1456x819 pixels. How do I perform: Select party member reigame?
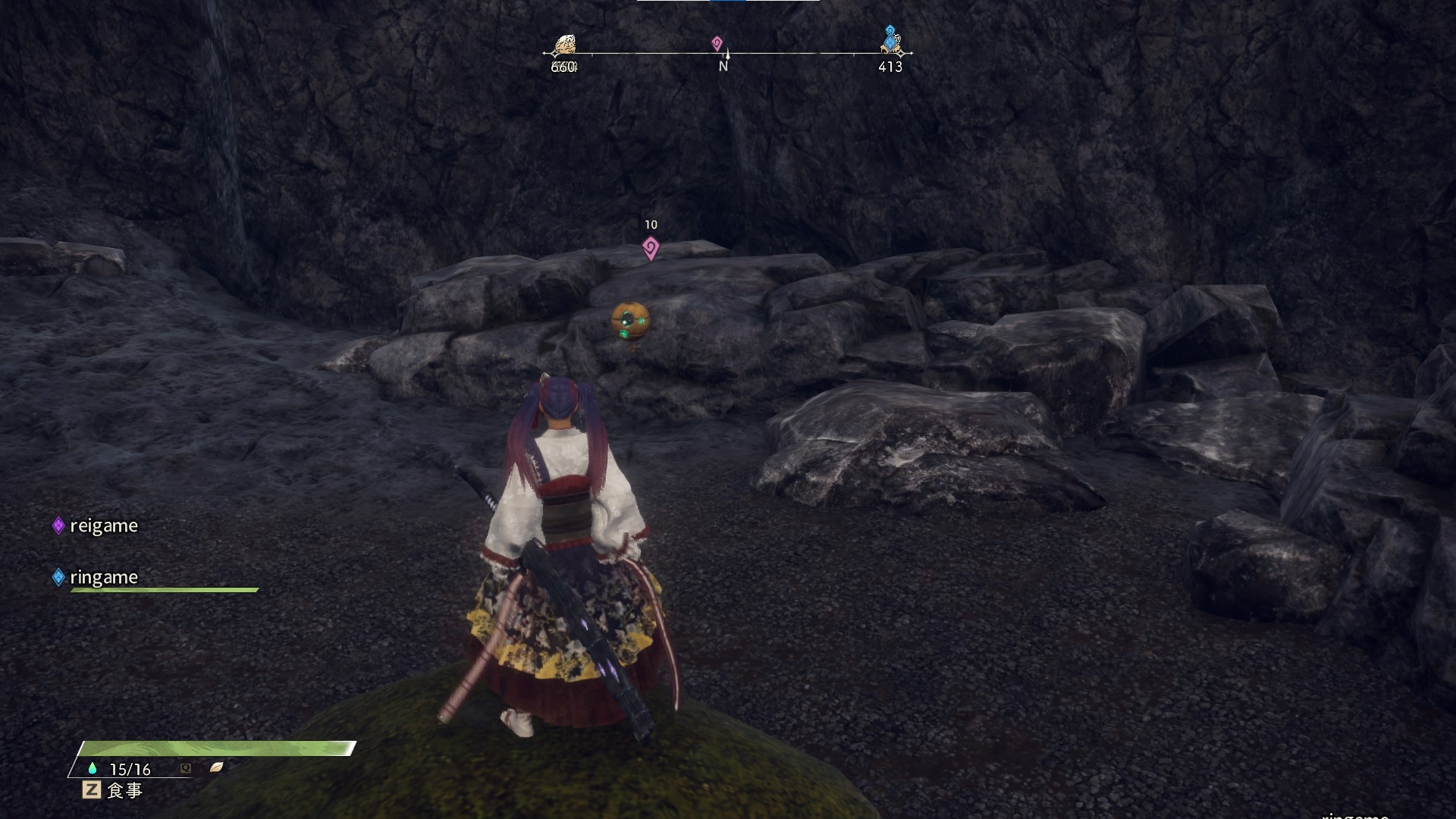click(x=103, y=526)
